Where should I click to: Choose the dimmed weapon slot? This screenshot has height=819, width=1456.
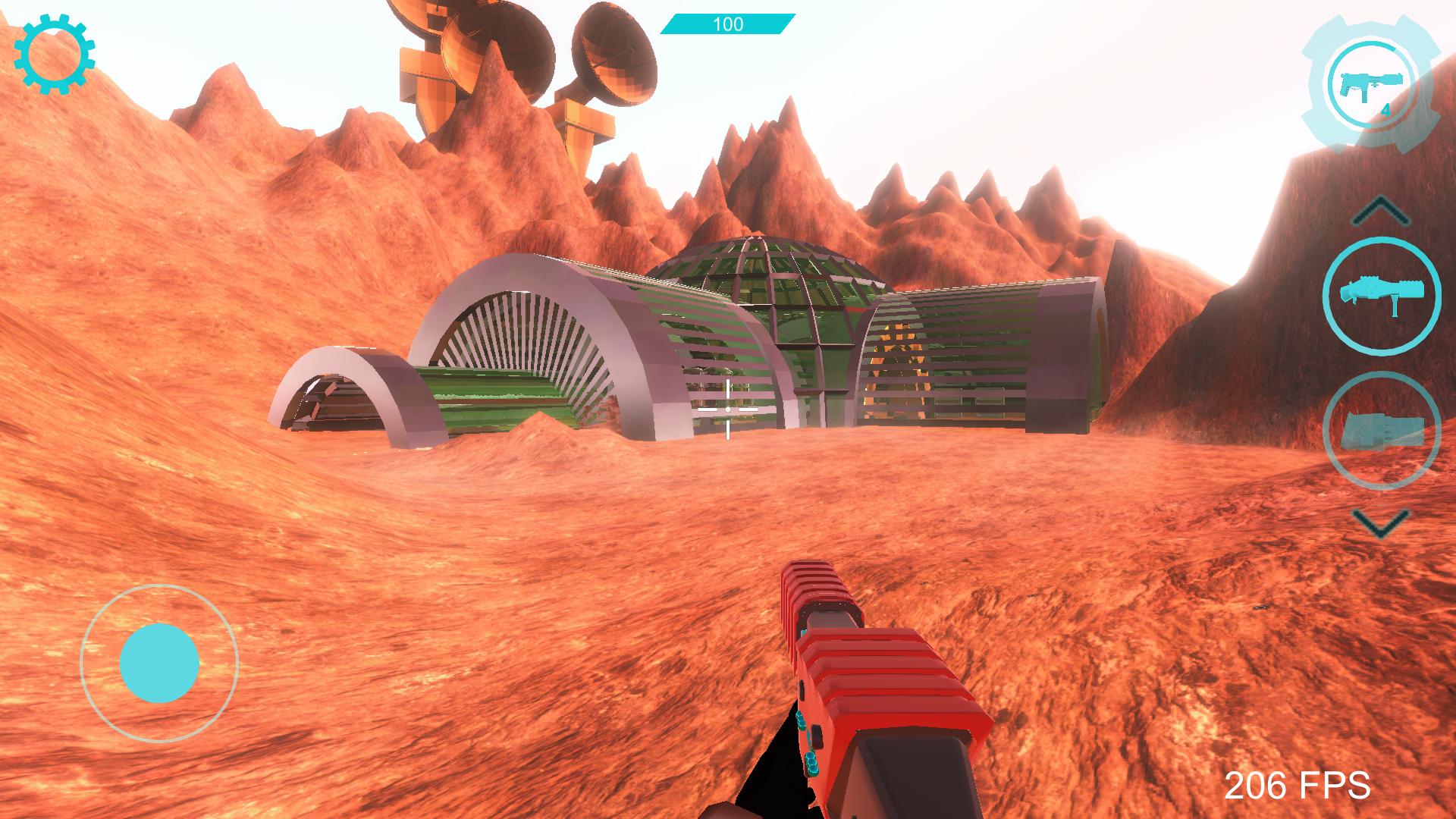click(1381, 430)
